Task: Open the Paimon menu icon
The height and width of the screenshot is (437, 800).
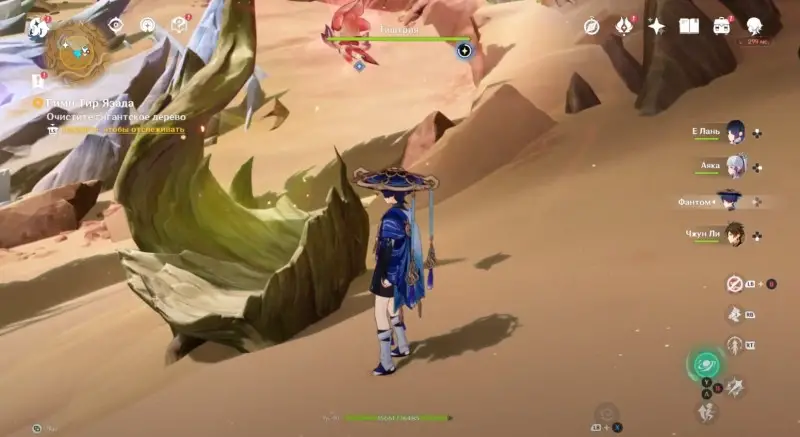Action: coord(38,27)
